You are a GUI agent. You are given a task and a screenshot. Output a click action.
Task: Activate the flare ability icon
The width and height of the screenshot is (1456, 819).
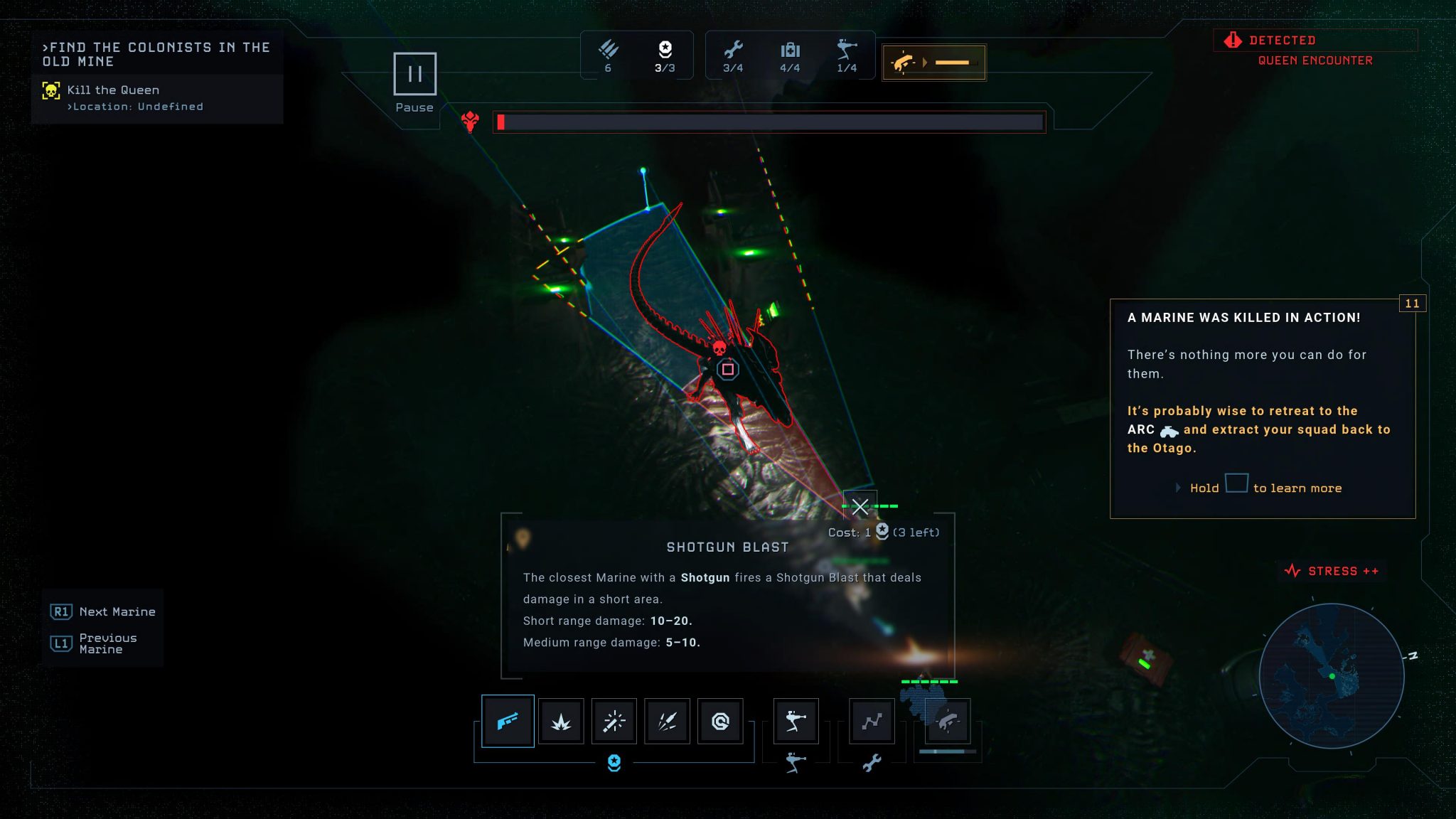pos(614,721)
